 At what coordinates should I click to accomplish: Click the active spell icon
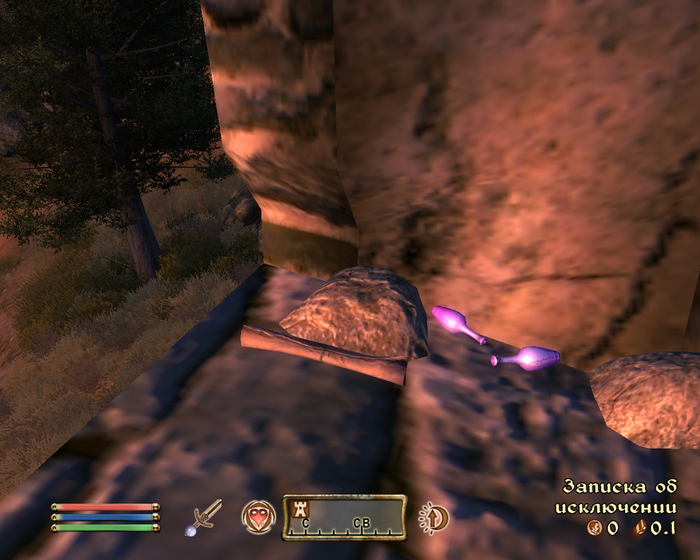coord(257,516)
